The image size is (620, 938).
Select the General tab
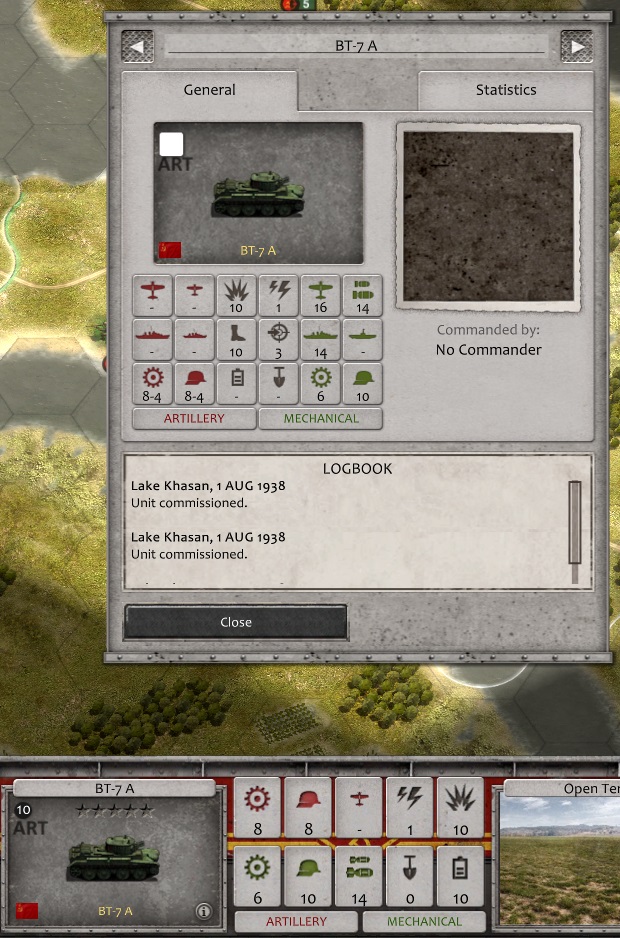pos(209,90)
